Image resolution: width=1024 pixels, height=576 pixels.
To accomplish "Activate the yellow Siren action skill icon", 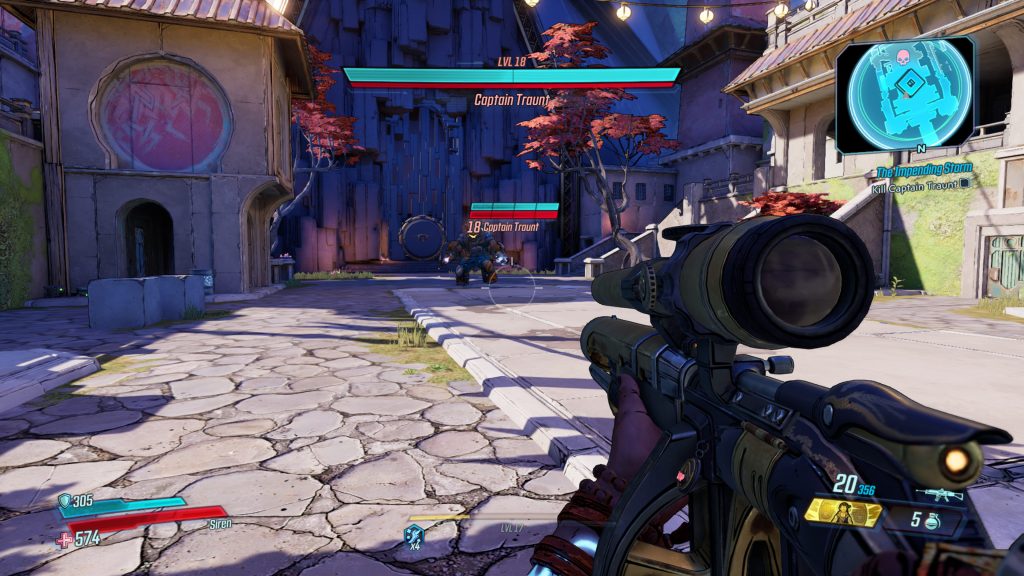I will (x=843, y=513).
